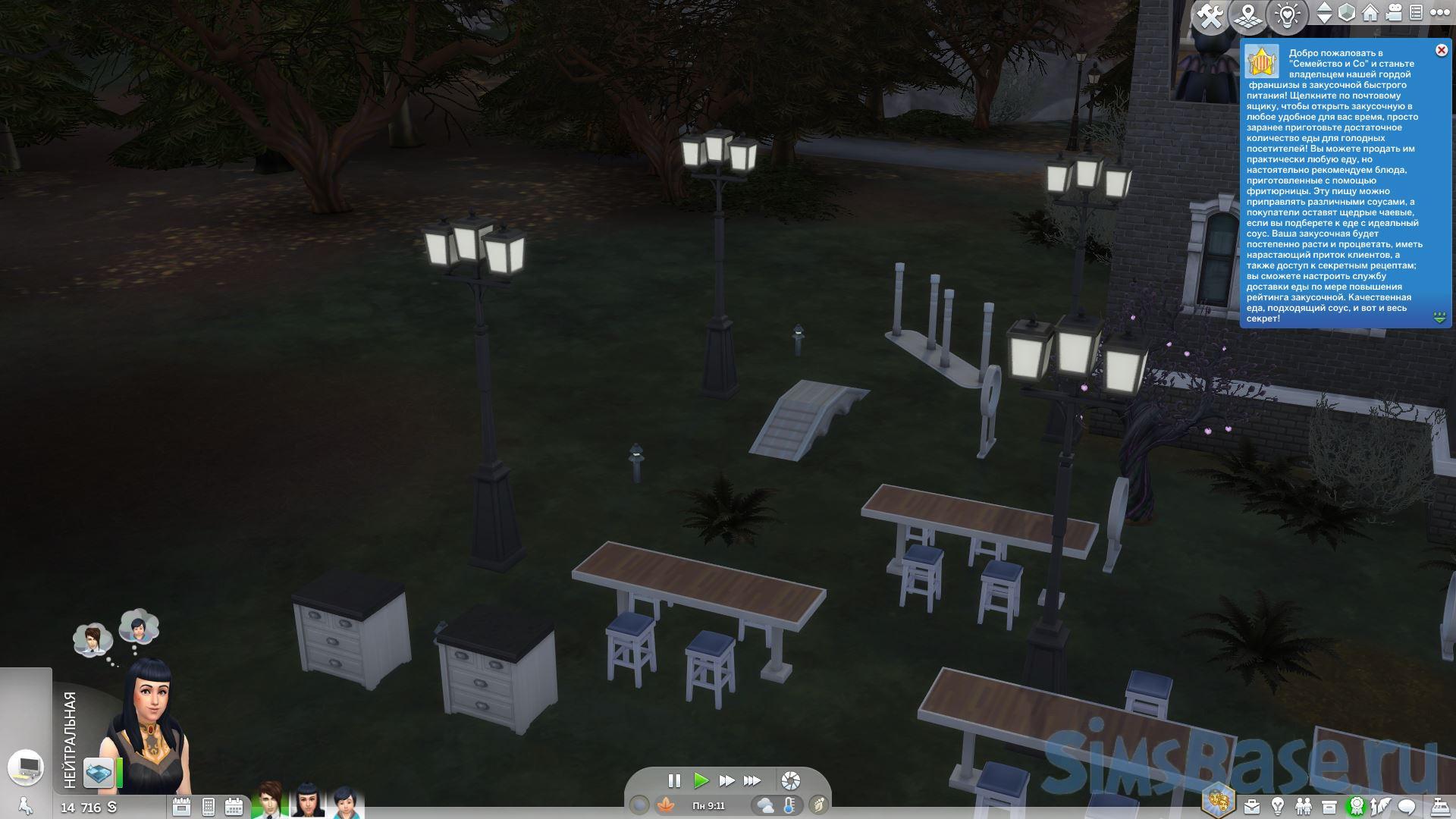Open the inventory box panel

(x=1329, y=805)
